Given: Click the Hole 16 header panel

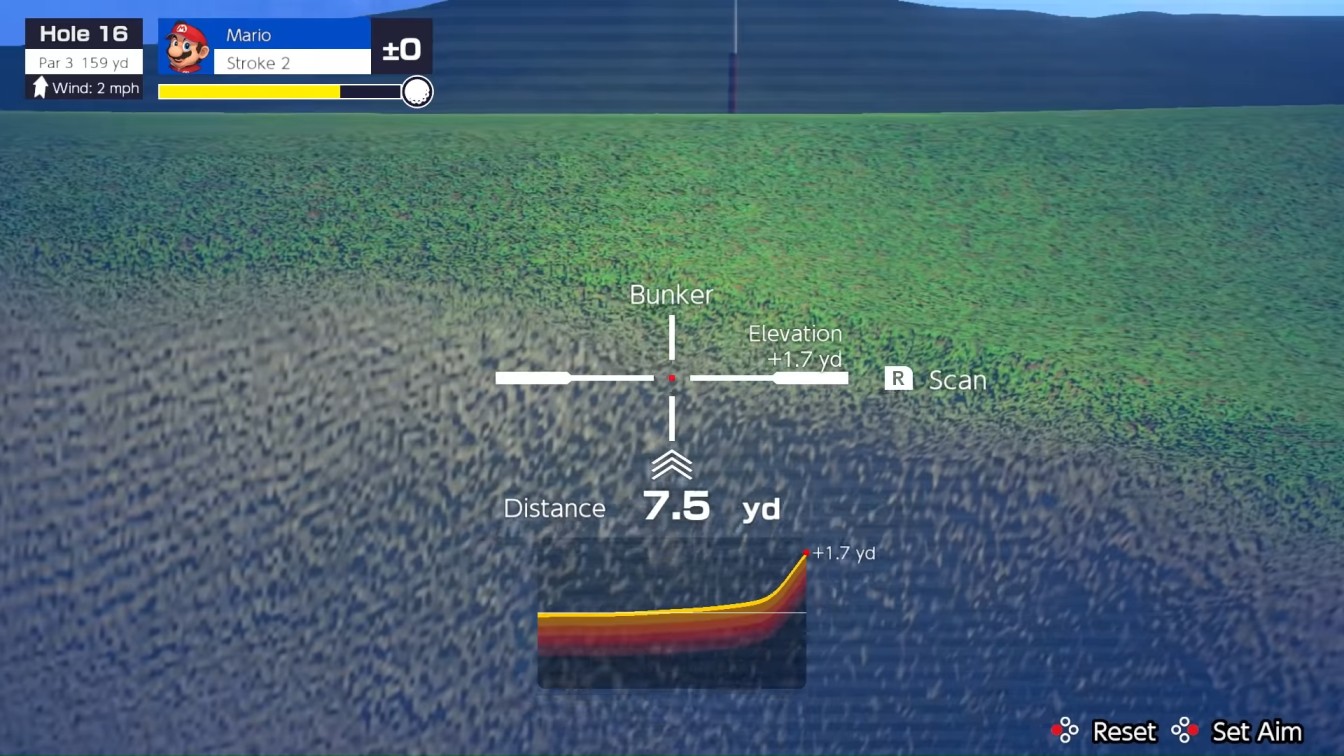Looking at the screenshot, I should click(x=83, y=33).
